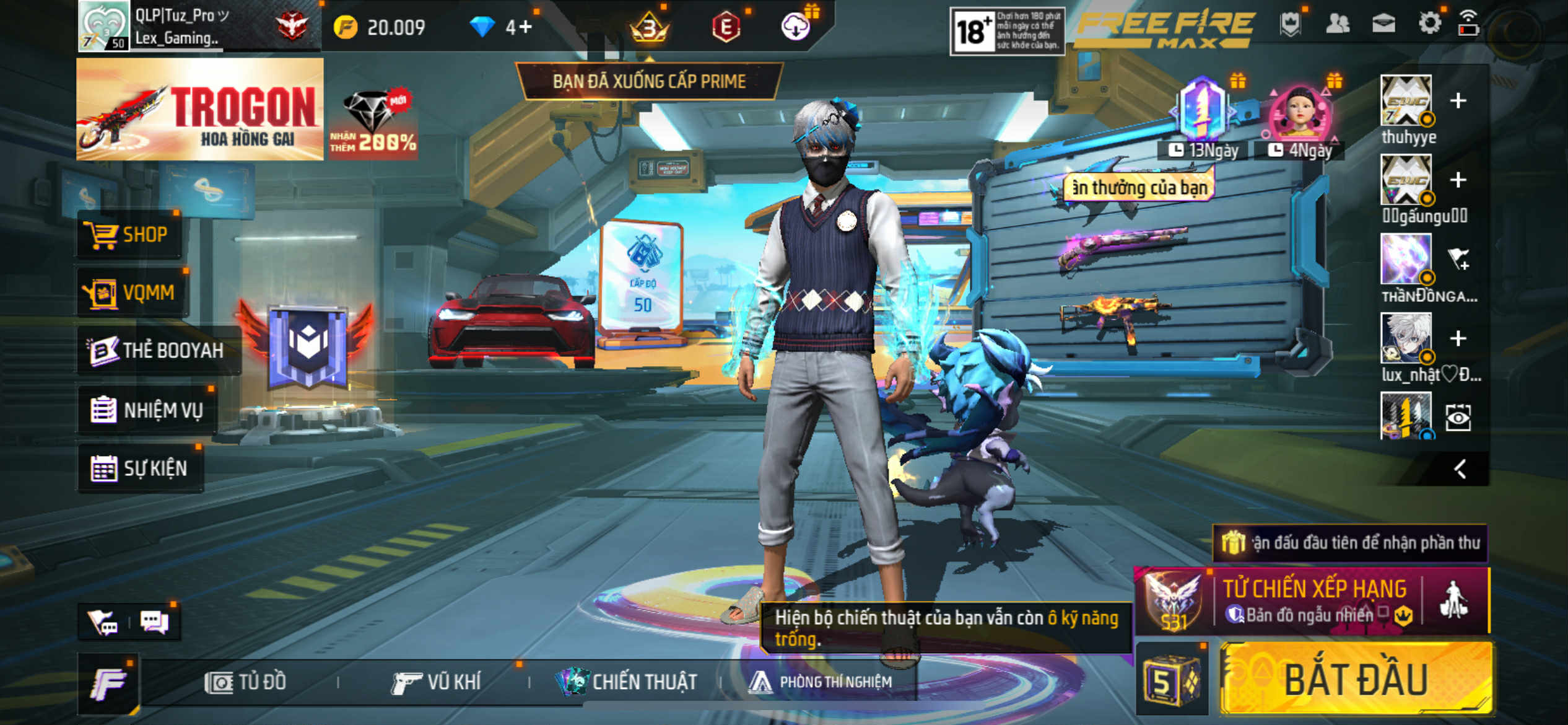
Task: Start the match with BẮT ĐẦU button
Action: pos(1356,680)
